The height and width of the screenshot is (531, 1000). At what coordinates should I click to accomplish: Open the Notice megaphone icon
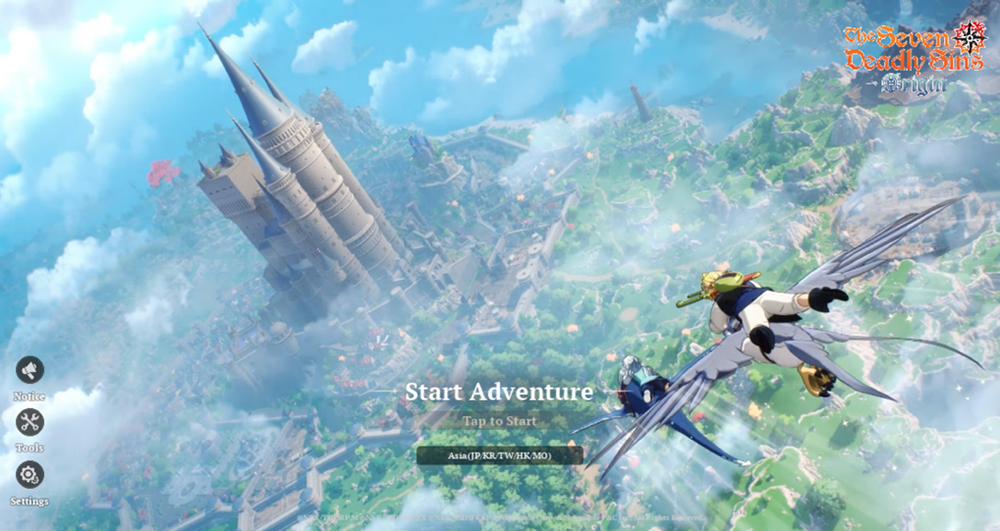coord(29,371)
